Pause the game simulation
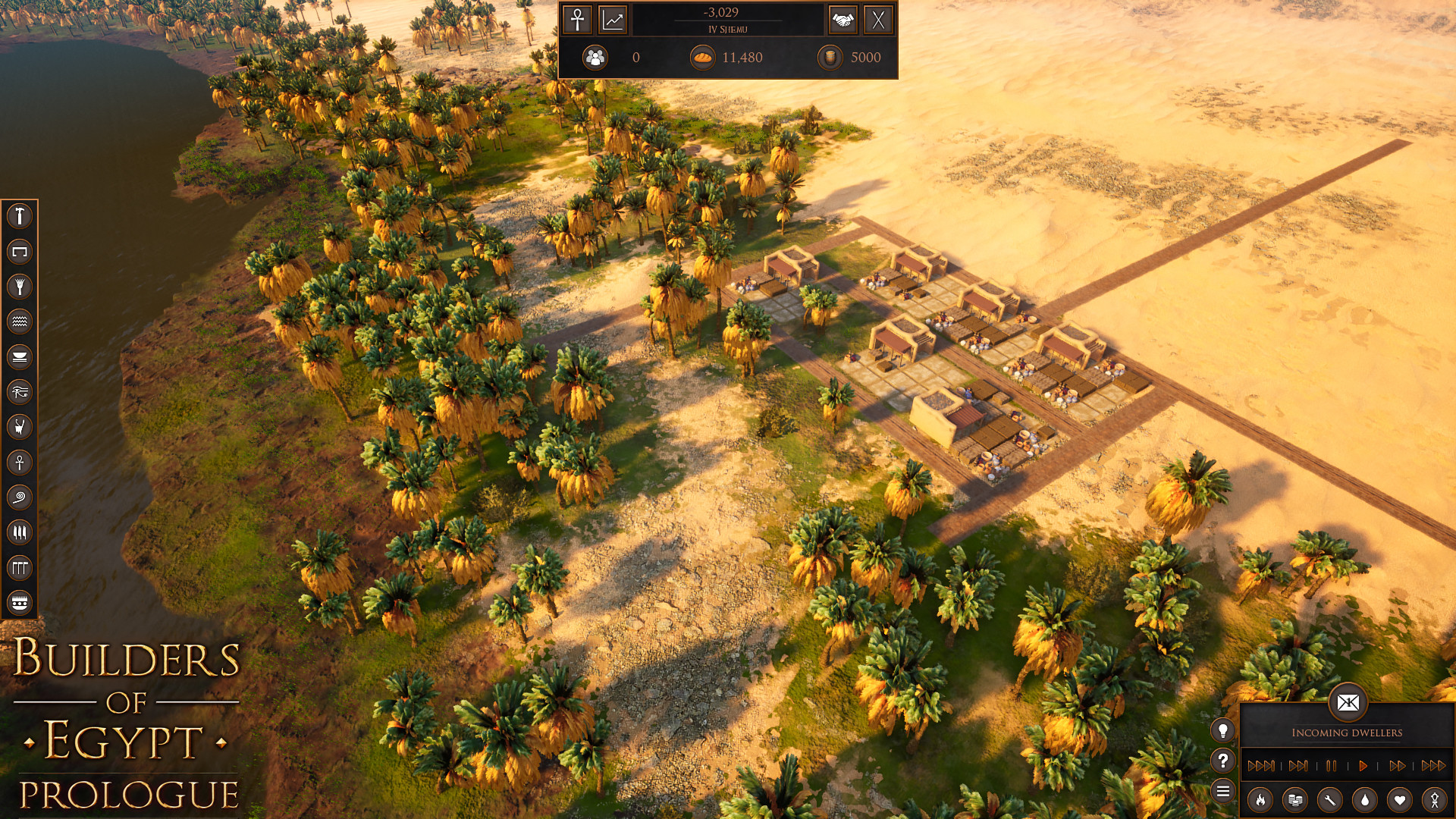The image size is (1456, 819). coord(1331,765)
